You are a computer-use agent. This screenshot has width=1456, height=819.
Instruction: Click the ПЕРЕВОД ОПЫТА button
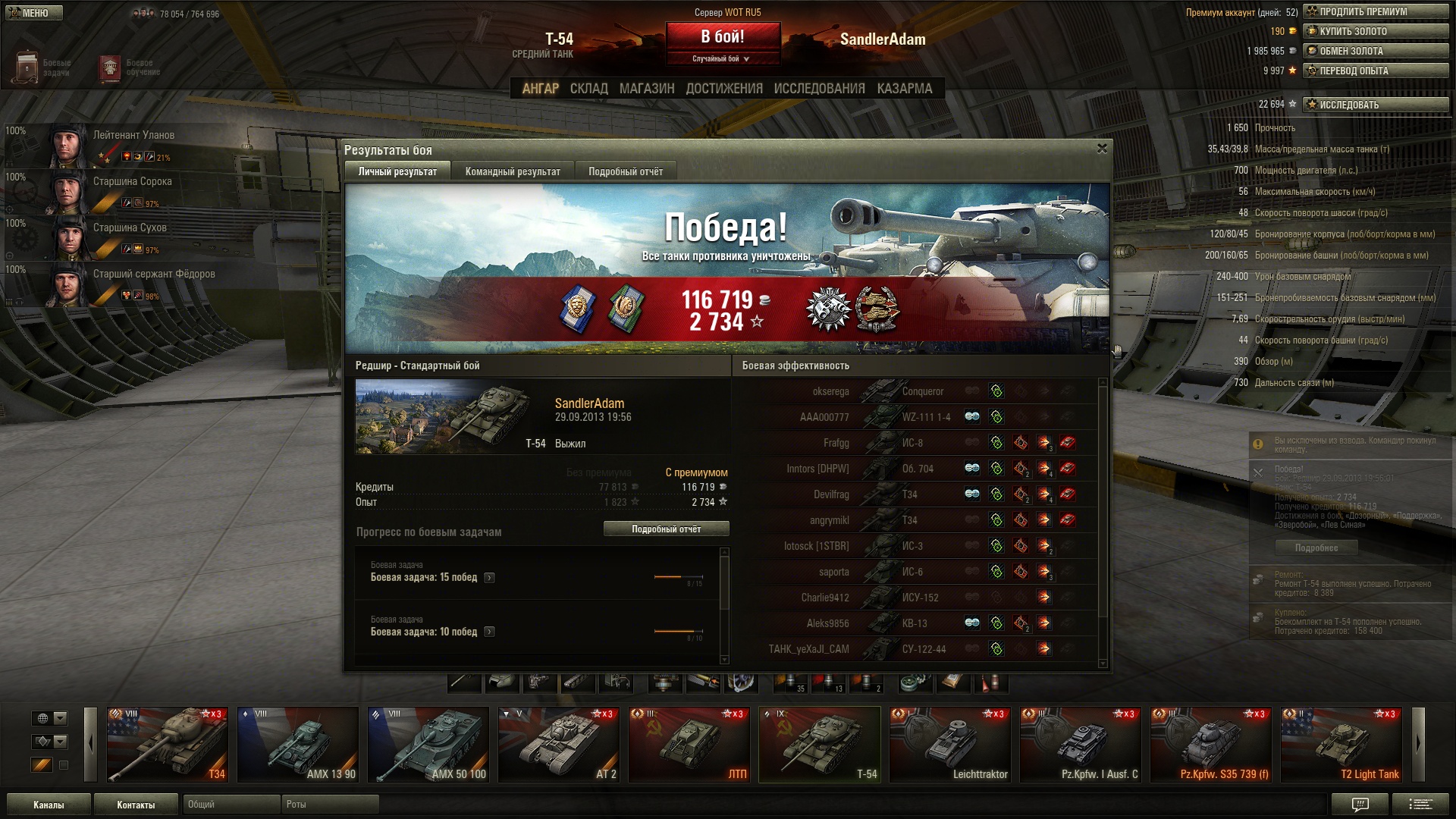(x=1375, y=71)
